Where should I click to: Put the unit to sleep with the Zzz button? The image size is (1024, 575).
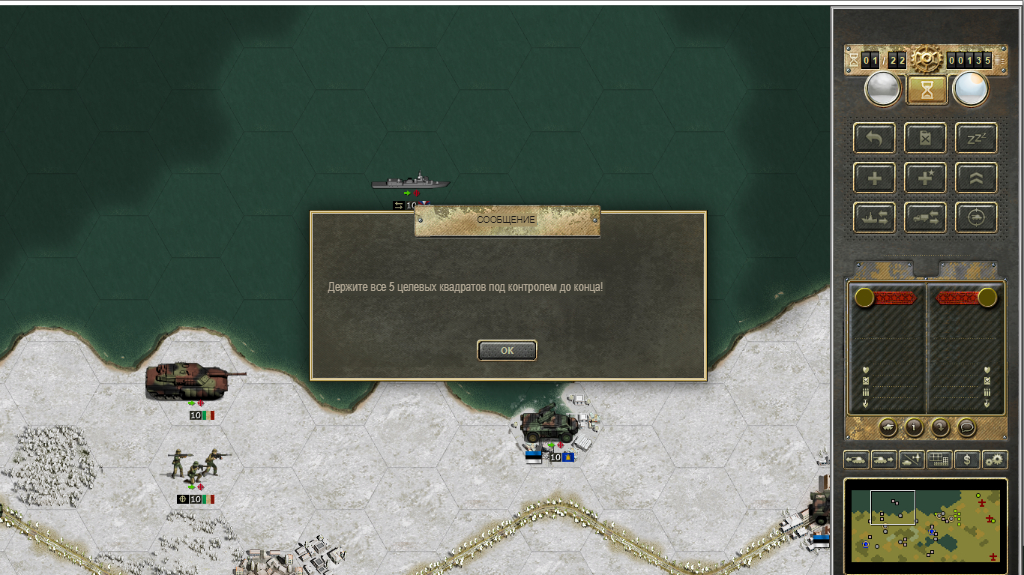click(976, 138)
